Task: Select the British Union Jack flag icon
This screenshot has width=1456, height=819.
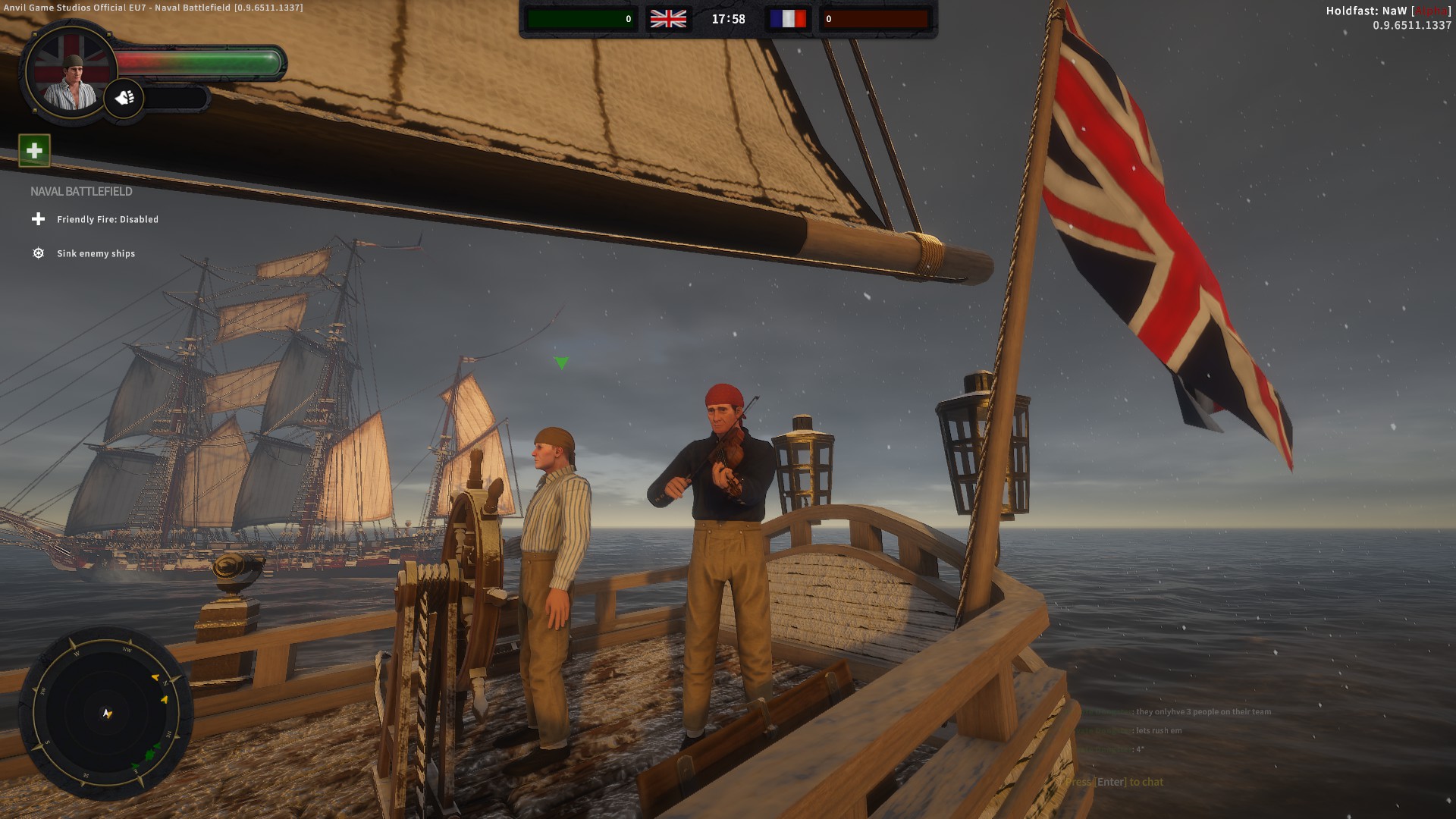Action: (668, 18)
